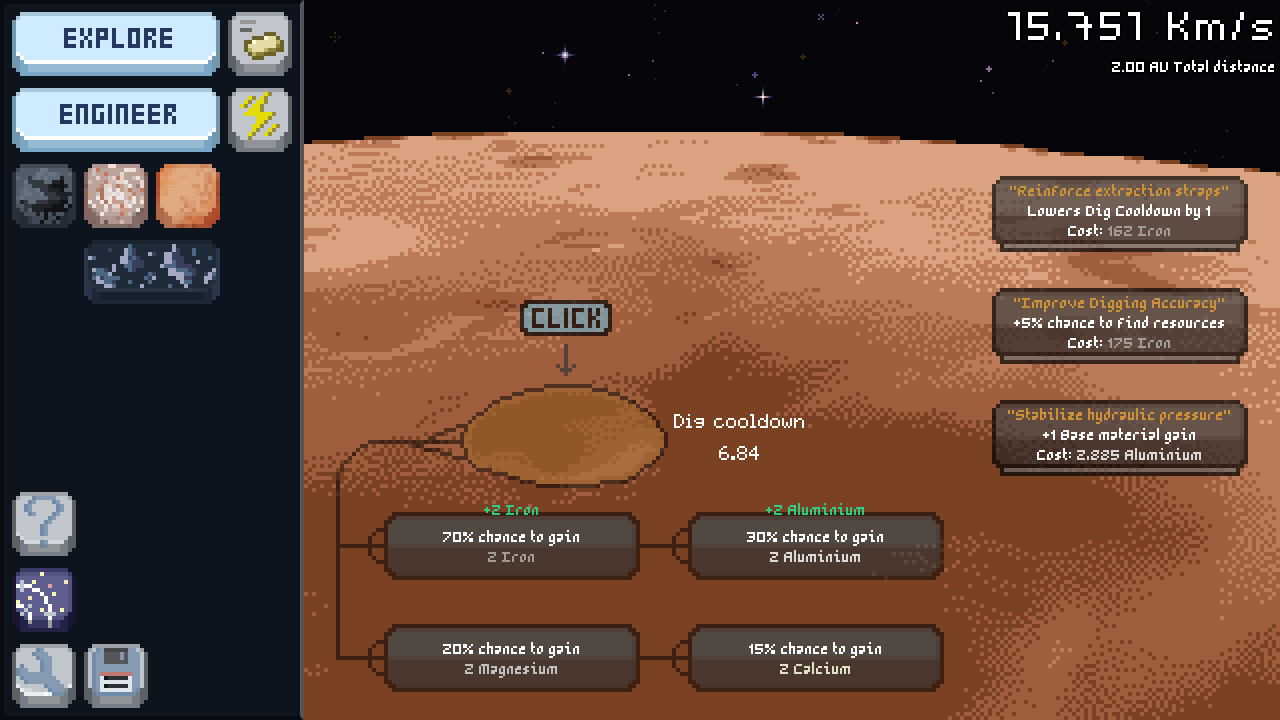
Task: Buy Stabilize hydraulic pressure upgrade
Action: pyautogui.click(x=1119, y=435)
